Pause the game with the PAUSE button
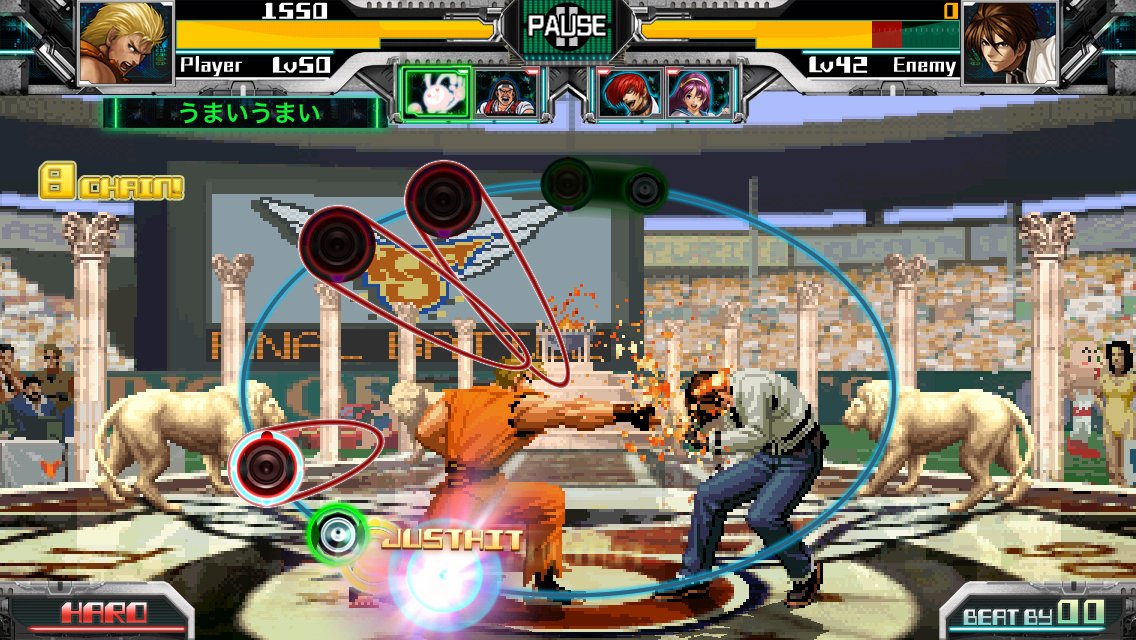1136x640 pixels. 567,26
